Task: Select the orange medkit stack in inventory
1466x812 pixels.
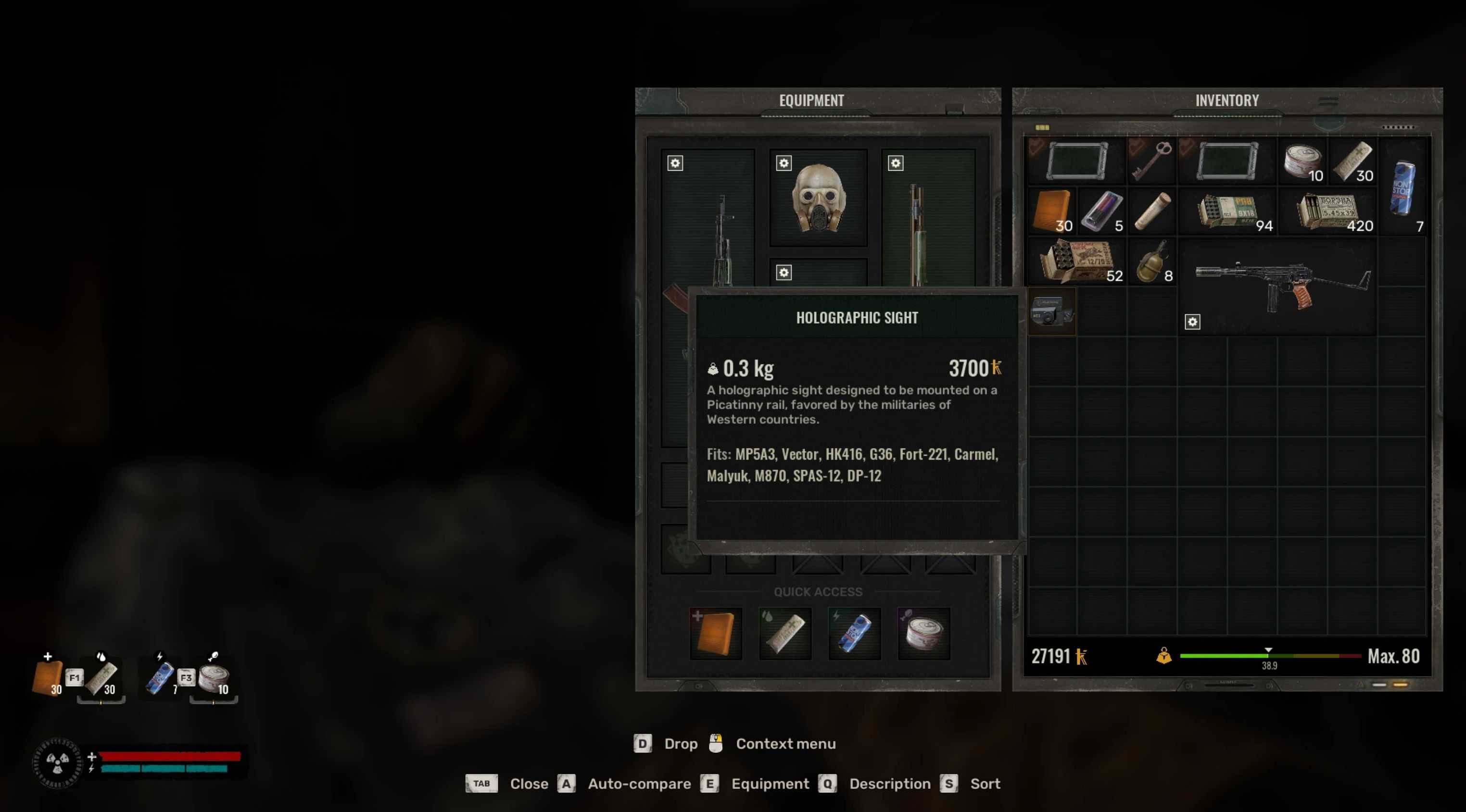Action: tap(1050, 211)
